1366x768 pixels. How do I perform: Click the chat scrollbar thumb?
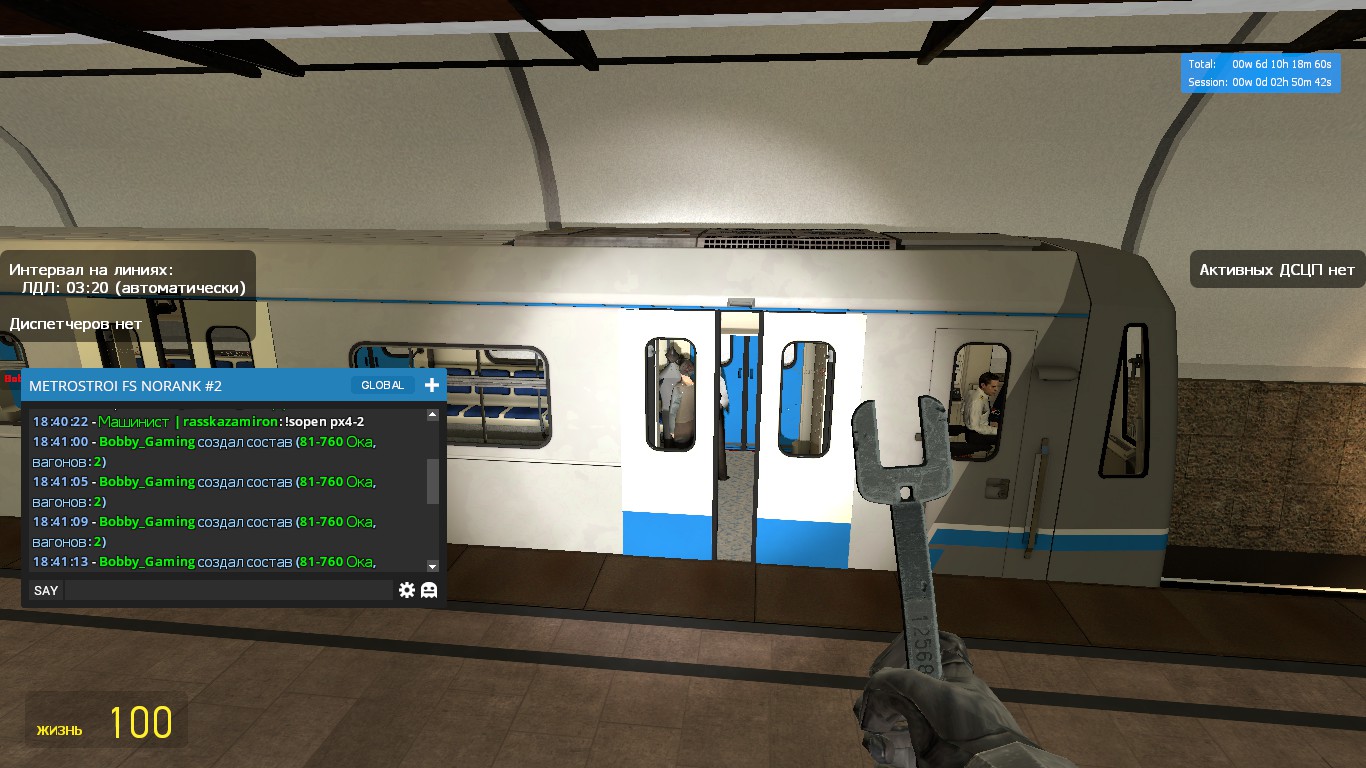click(x=432, y=481)
